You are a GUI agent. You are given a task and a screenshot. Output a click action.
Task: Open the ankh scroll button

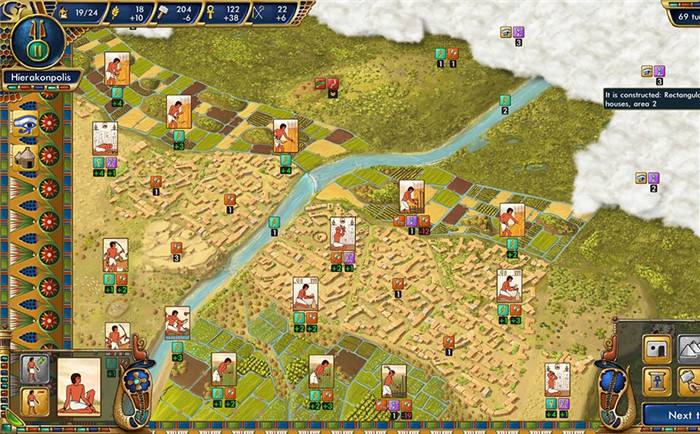[657, 381]
